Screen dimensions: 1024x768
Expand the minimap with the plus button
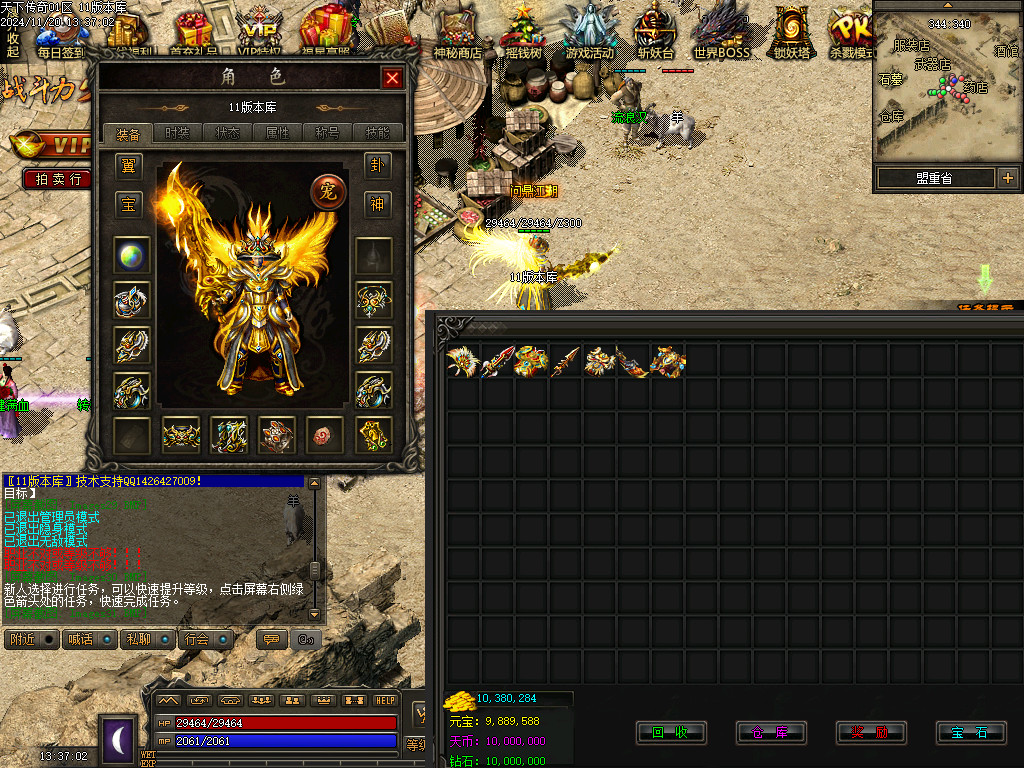pyautogui.click(x=1007, y=178)
